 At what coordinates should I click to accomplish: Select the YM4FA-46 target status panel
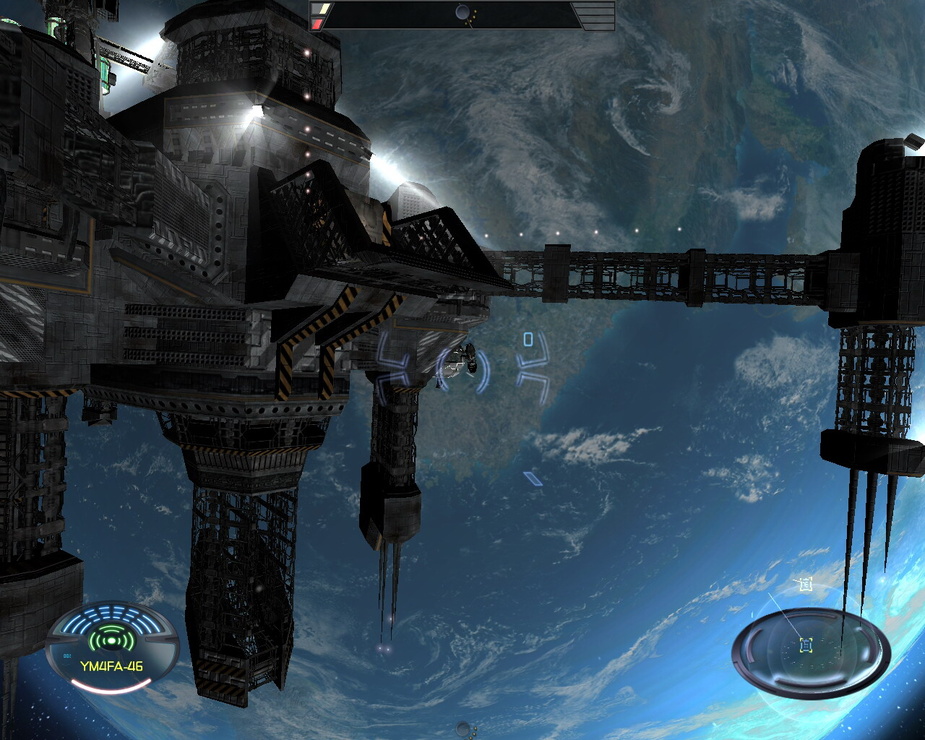point(112,648)
